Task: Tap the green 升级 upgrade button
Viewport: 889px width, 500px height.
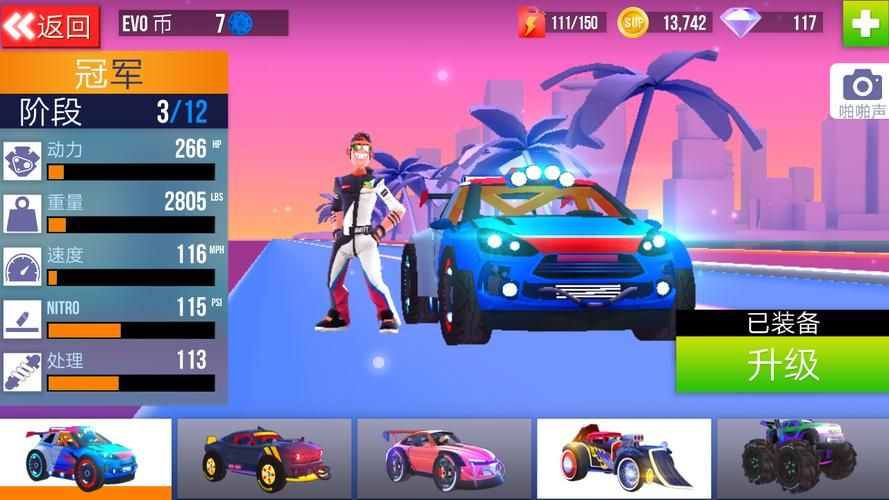Action: 782,365
